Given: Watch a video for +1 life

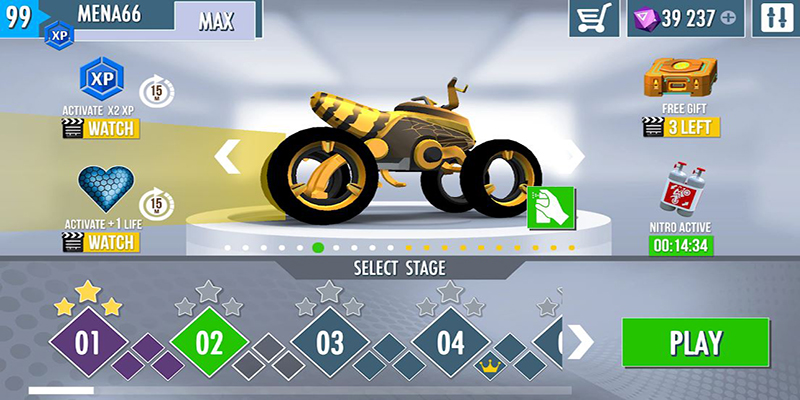Looking at the screenshot, I should pos(100,241).
